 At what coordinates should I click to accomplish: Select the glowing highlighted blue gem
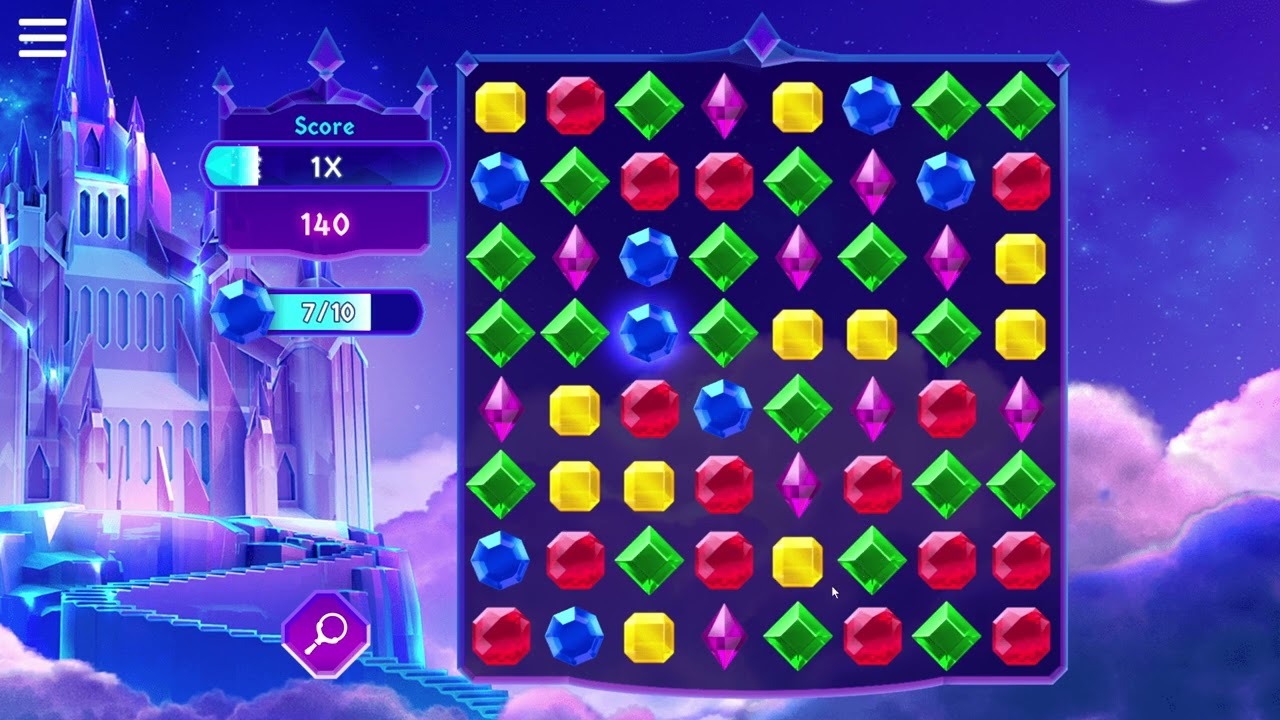[648, 332]
